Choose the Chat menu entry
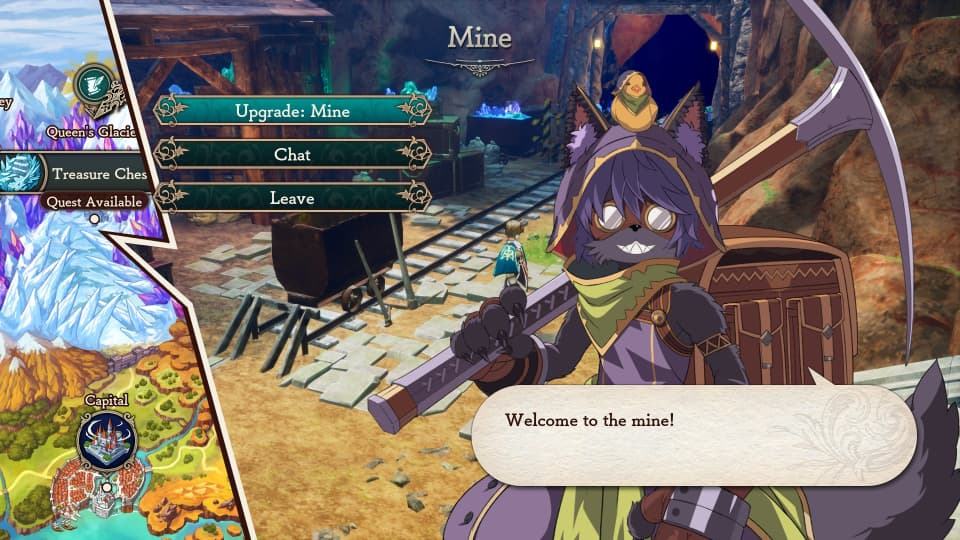 point(292,154)
